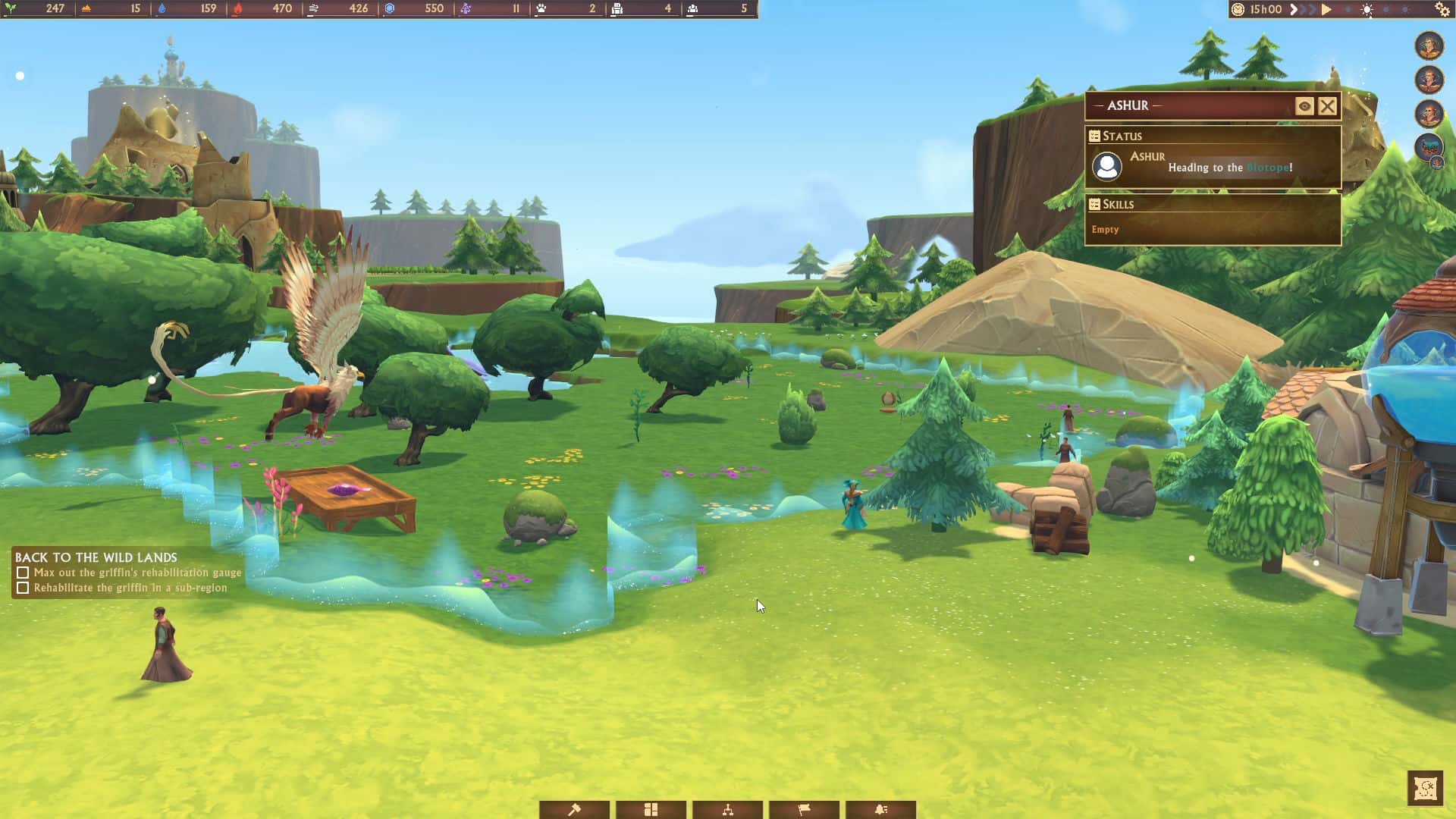Click the water droplet resource icon

[162, 10]
